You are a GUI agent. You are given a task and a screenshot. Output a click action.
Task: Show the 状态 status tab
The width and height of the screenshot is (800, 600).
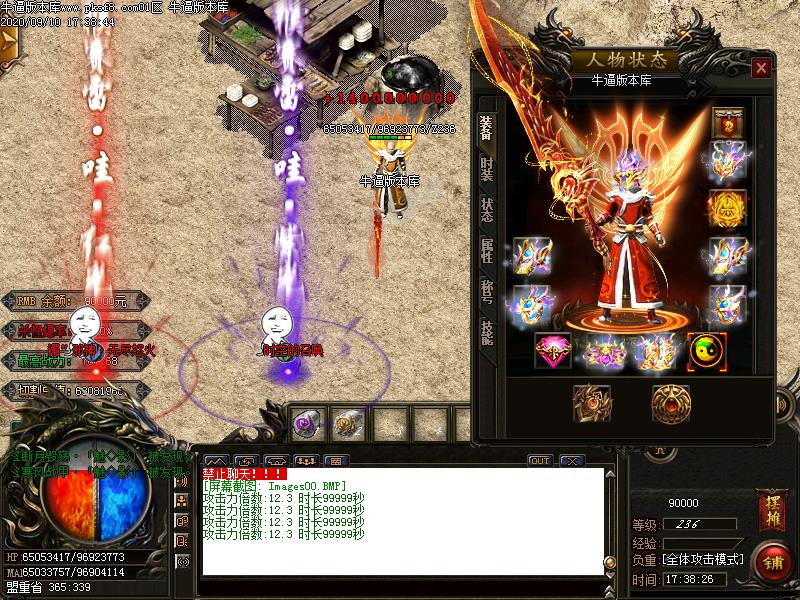(487, 209)
